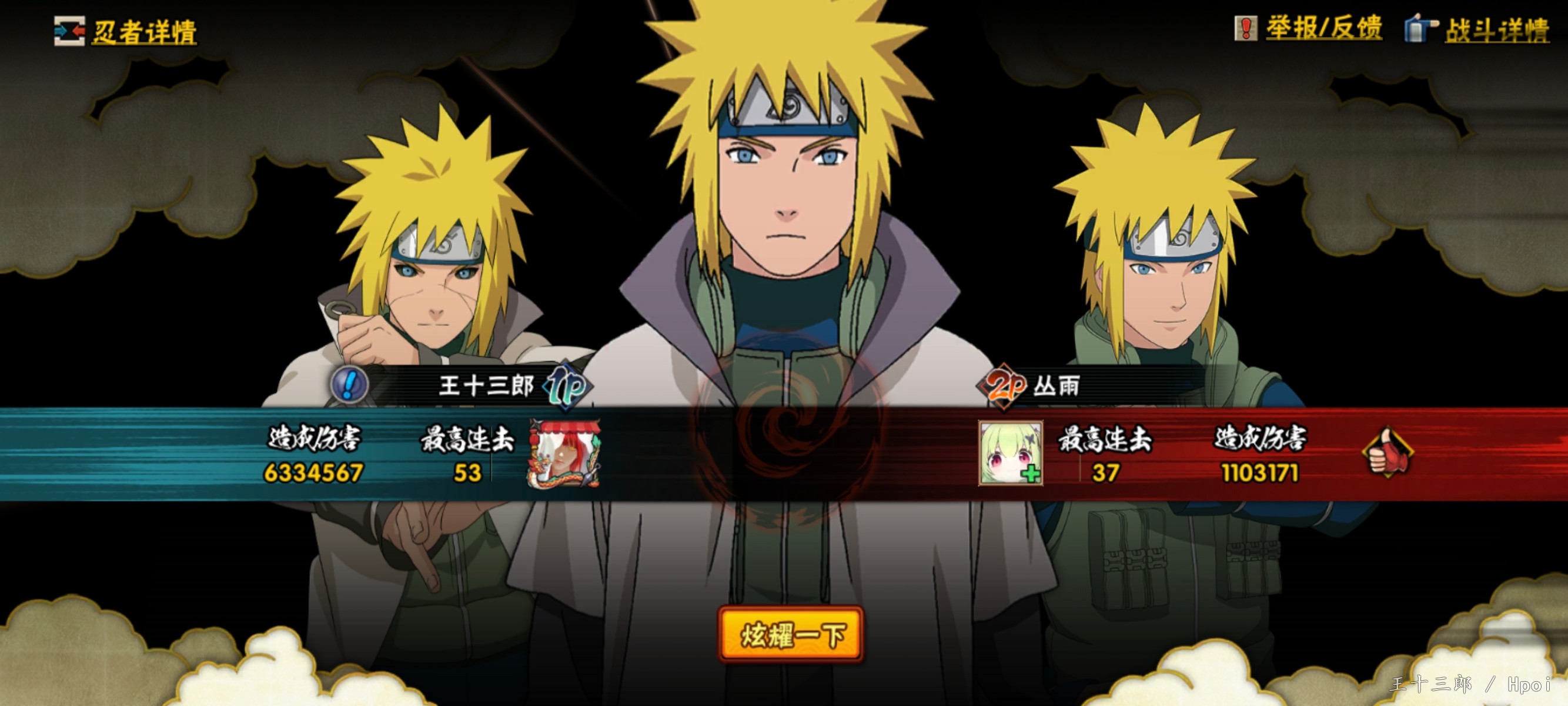This screenshot has width=1568, height=706.
Task: Open 举报/反馈 report and feedback
Action: pyautogui.click(x=1308, y=29)
